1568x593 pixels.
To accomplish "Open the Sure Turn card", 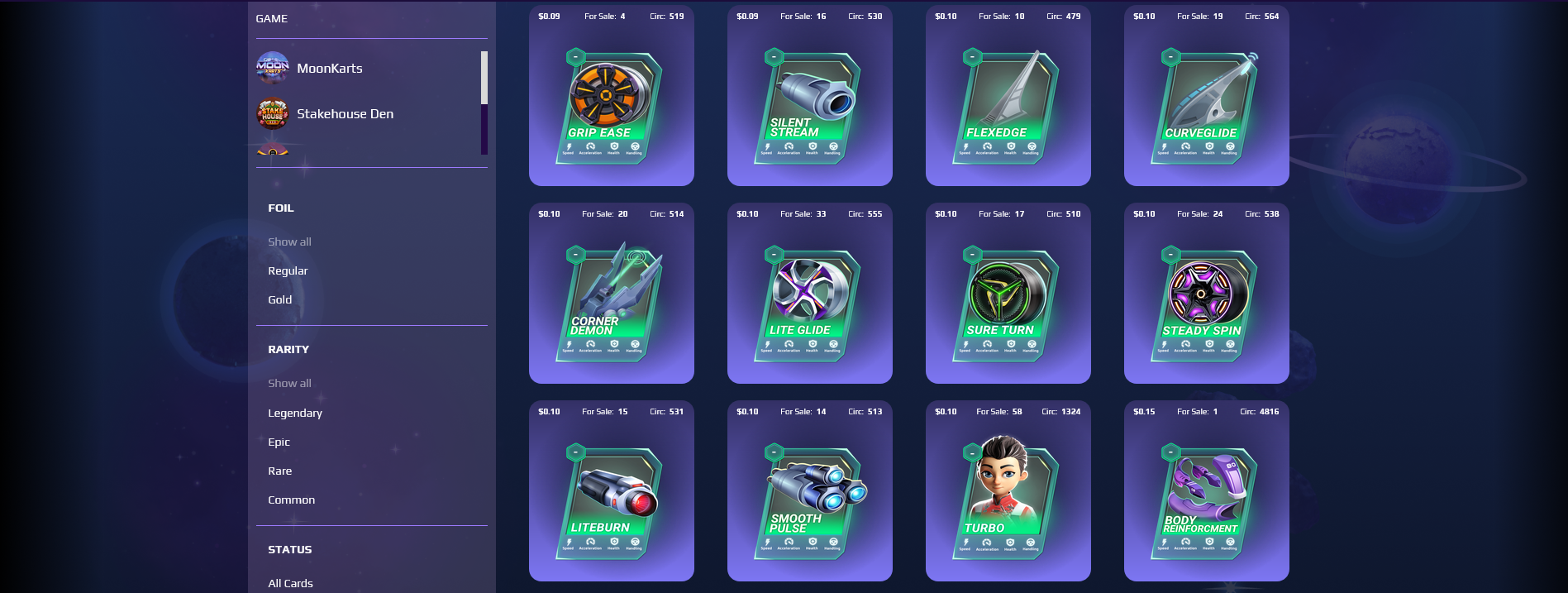I will (1008, 301).
